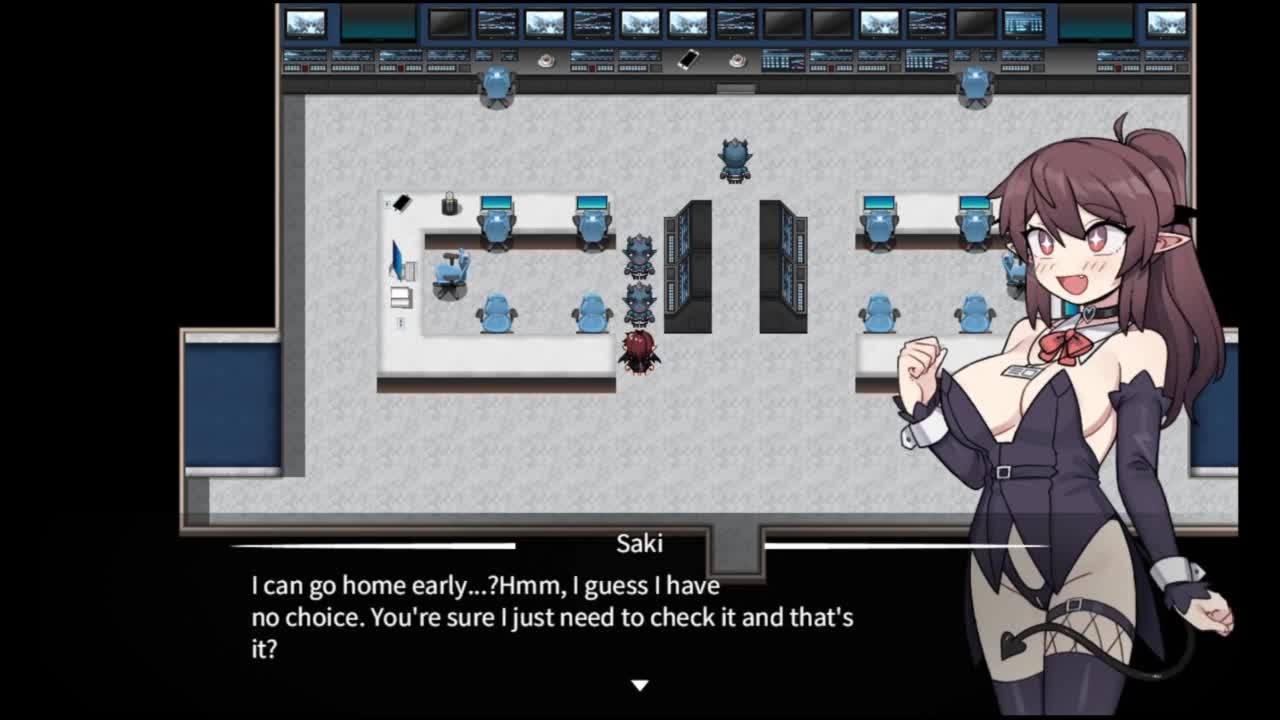1280x720 pixels.
Task: Advance dialogue with the down arrow indicator
Action: (x=640, y=685)
